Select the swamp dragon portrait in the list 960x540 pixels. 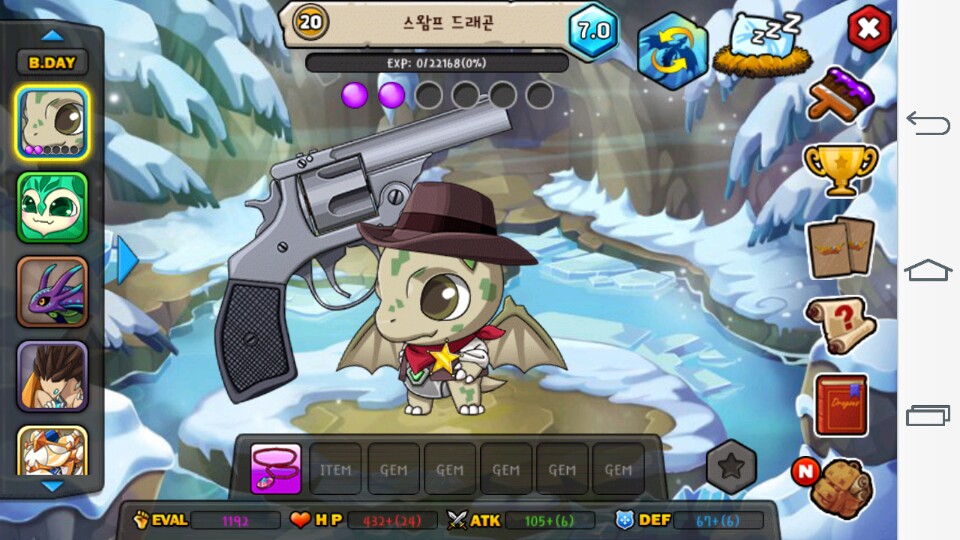(52, 123)
